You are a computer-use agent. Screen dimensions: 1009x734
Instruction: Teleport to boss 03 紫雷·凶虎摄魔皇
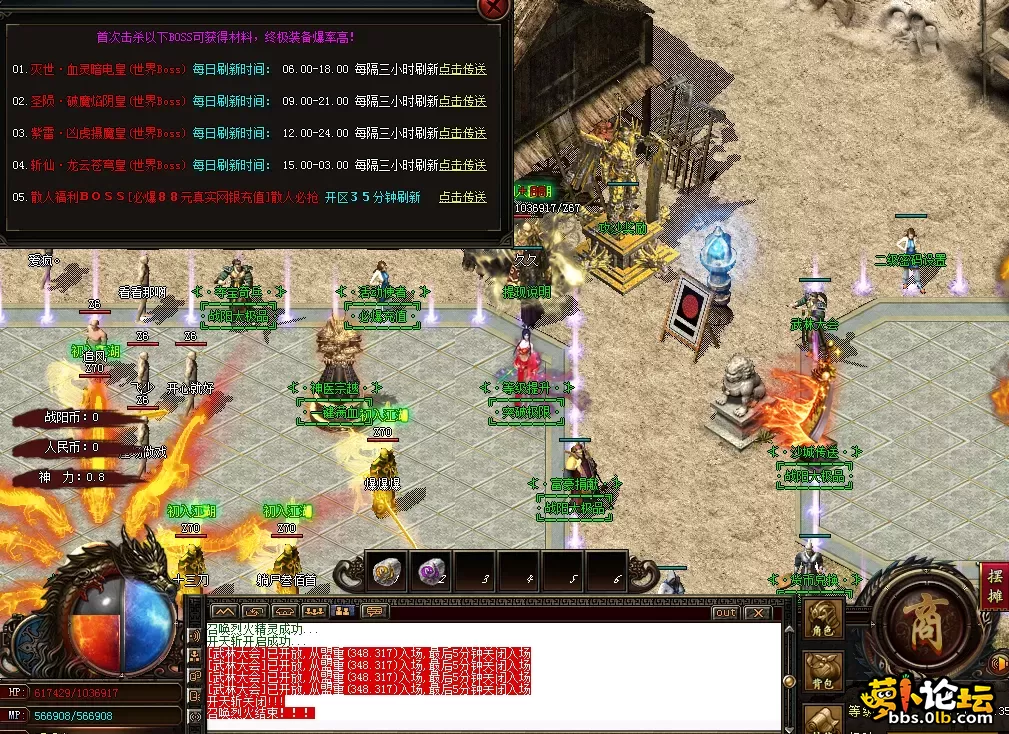462,133
